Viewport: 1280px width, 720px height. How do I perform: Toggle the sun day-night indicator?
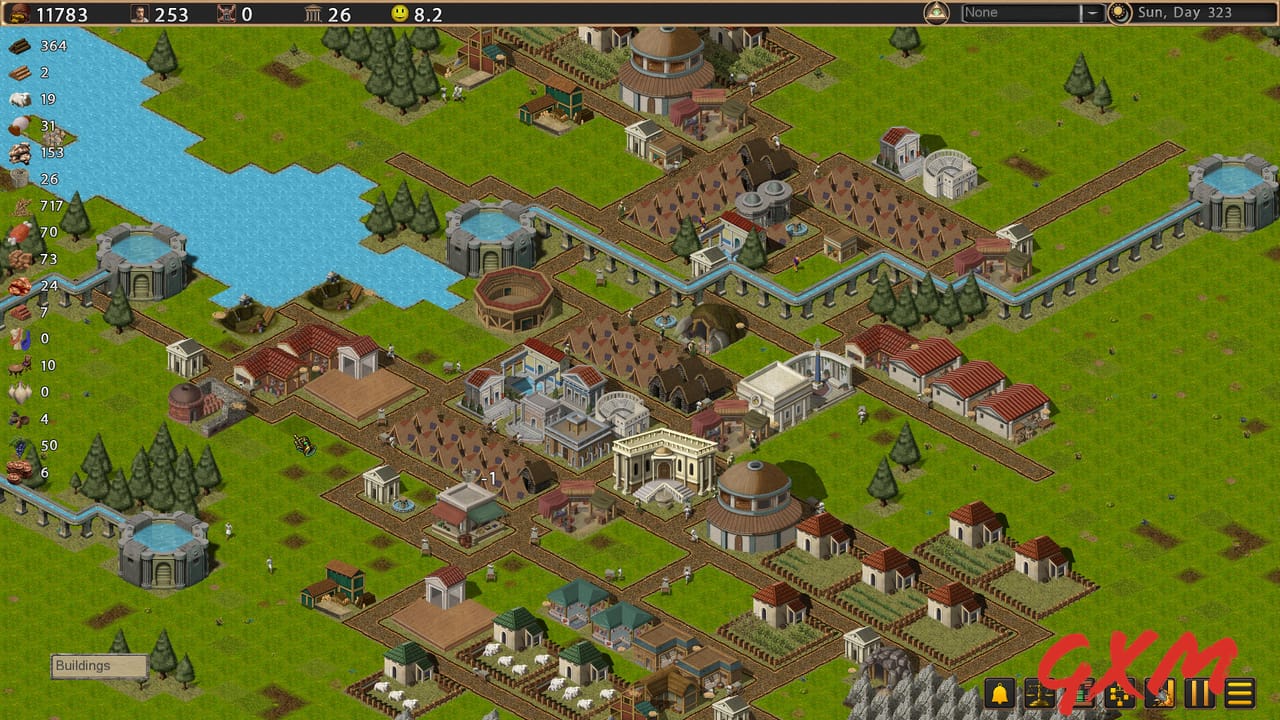1119,12
